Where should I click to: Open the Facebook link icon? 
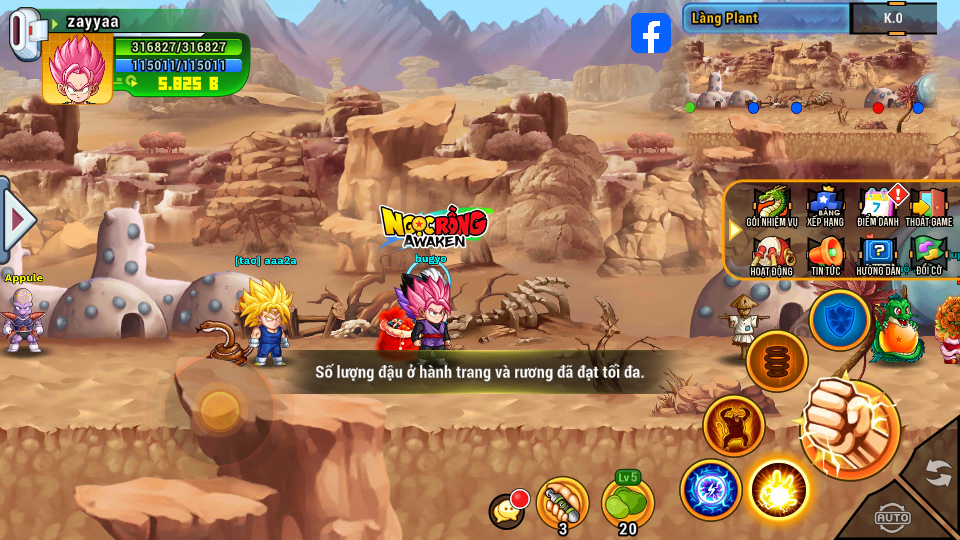(x=651, y=33)
